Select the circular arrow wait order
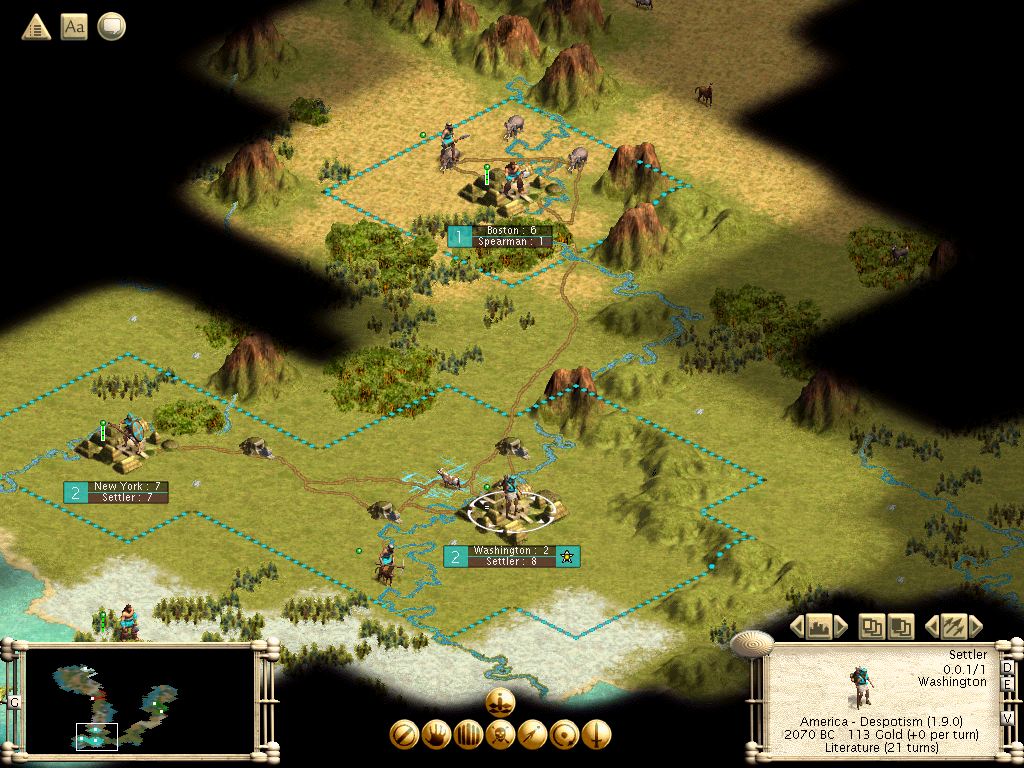This screenshot has height=768, width=1024. (564, 735)
